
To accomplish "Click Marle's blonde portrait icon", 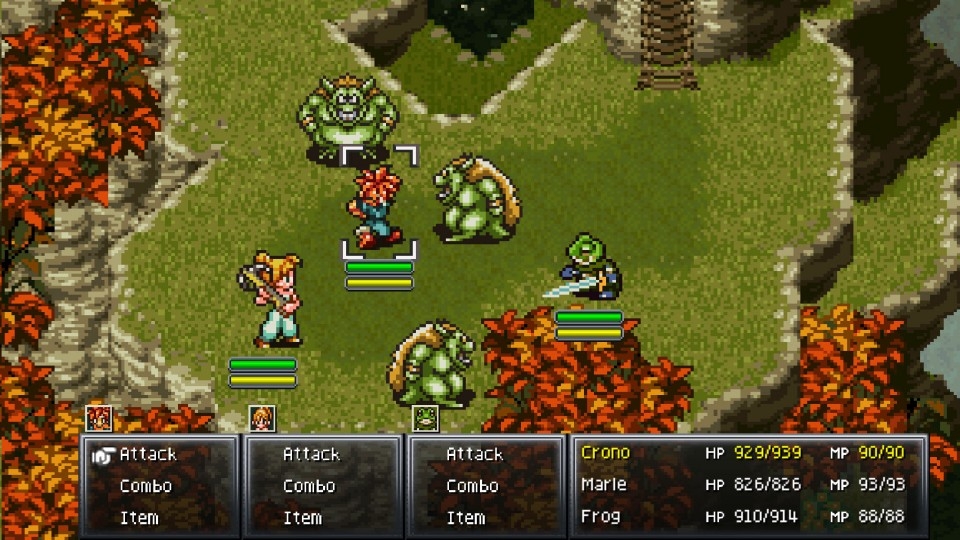I will (262, 418).
